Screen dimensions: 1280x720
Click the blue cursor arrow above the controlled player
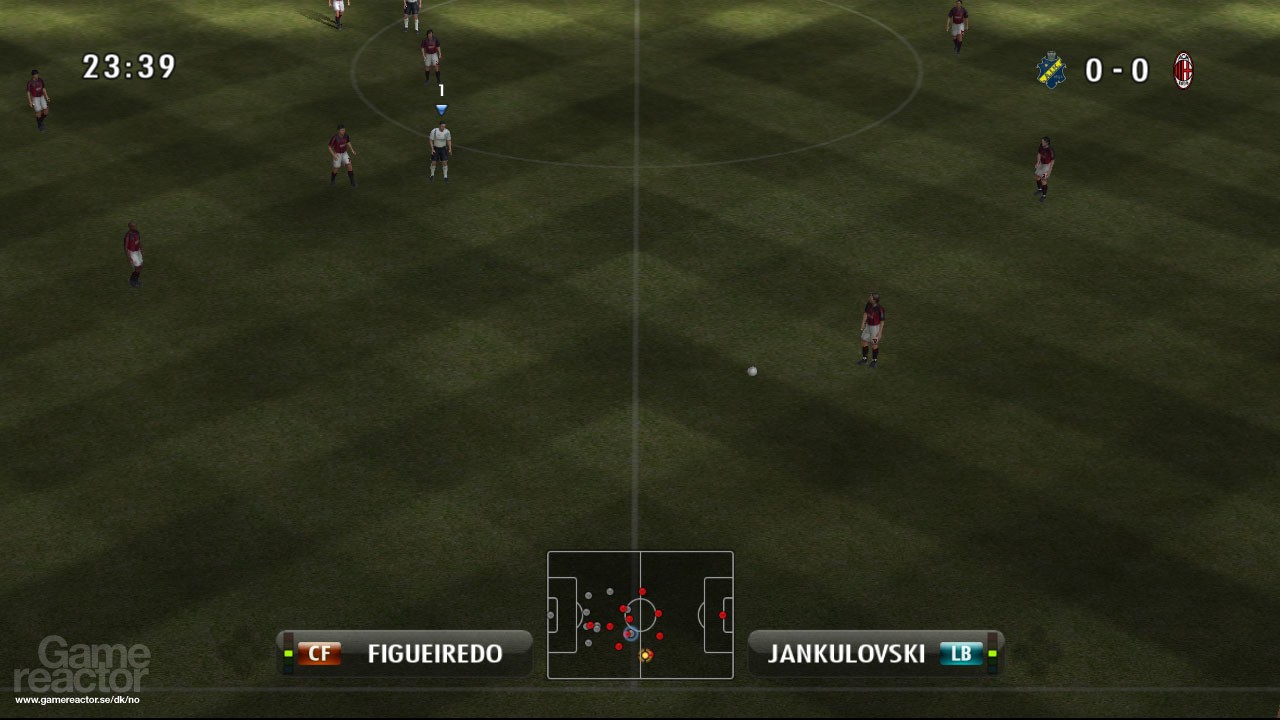[440, 108]
